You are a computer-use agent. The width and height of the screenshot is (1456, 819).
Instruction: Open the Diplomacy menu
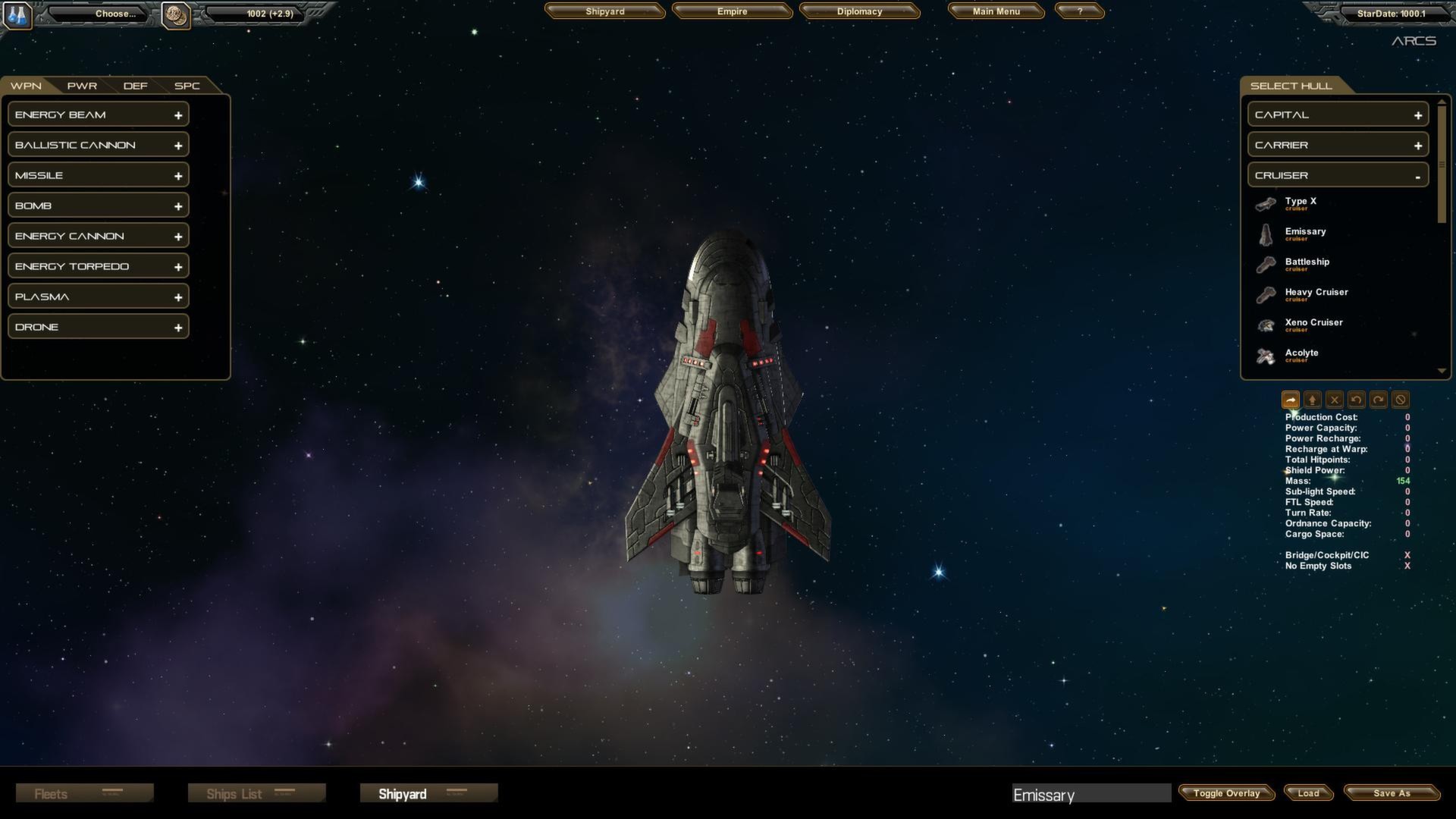859,11
